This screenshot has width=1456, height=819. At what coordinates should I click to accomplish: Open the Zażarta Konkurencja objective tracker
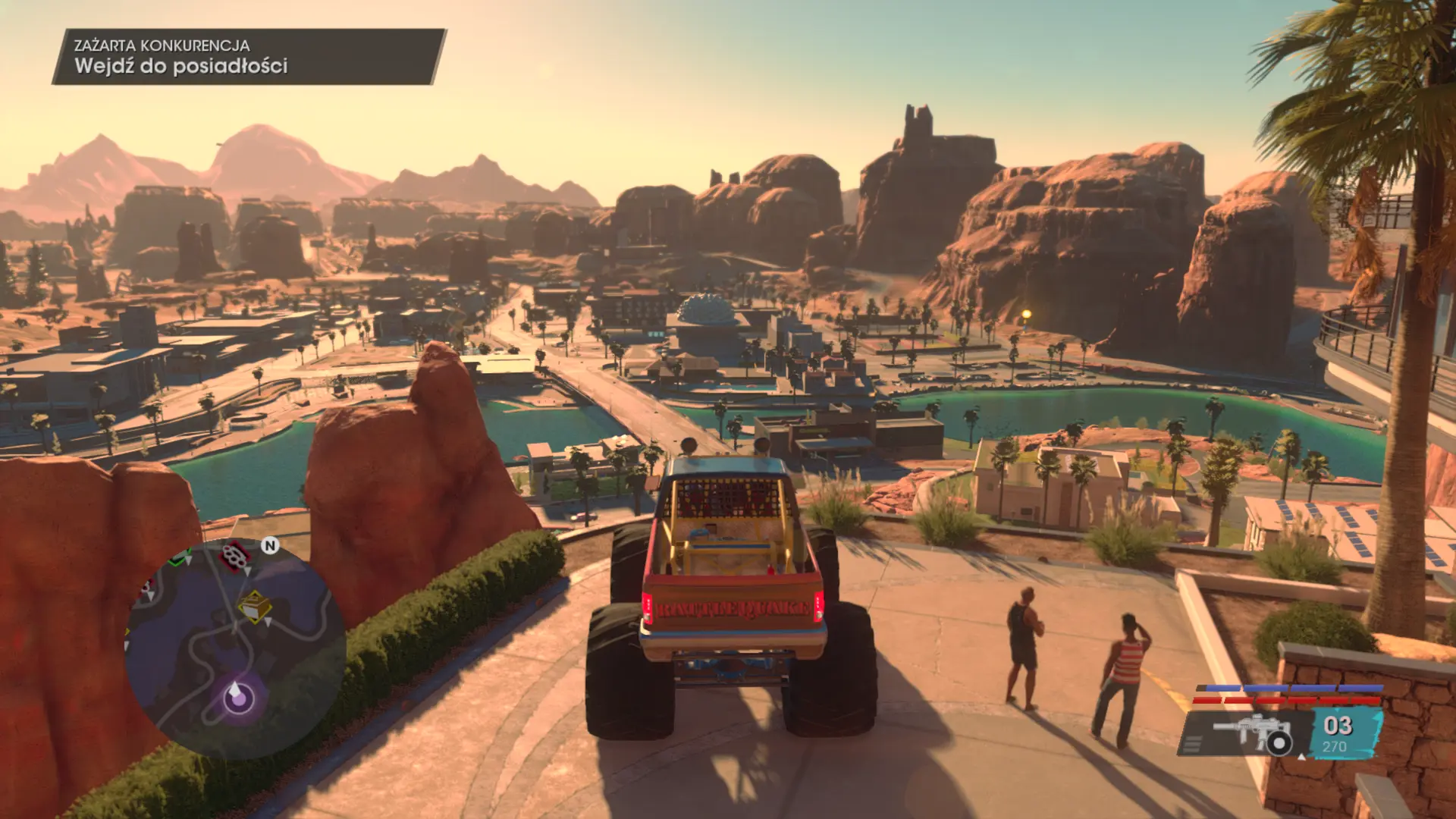[x=247, y=57]
